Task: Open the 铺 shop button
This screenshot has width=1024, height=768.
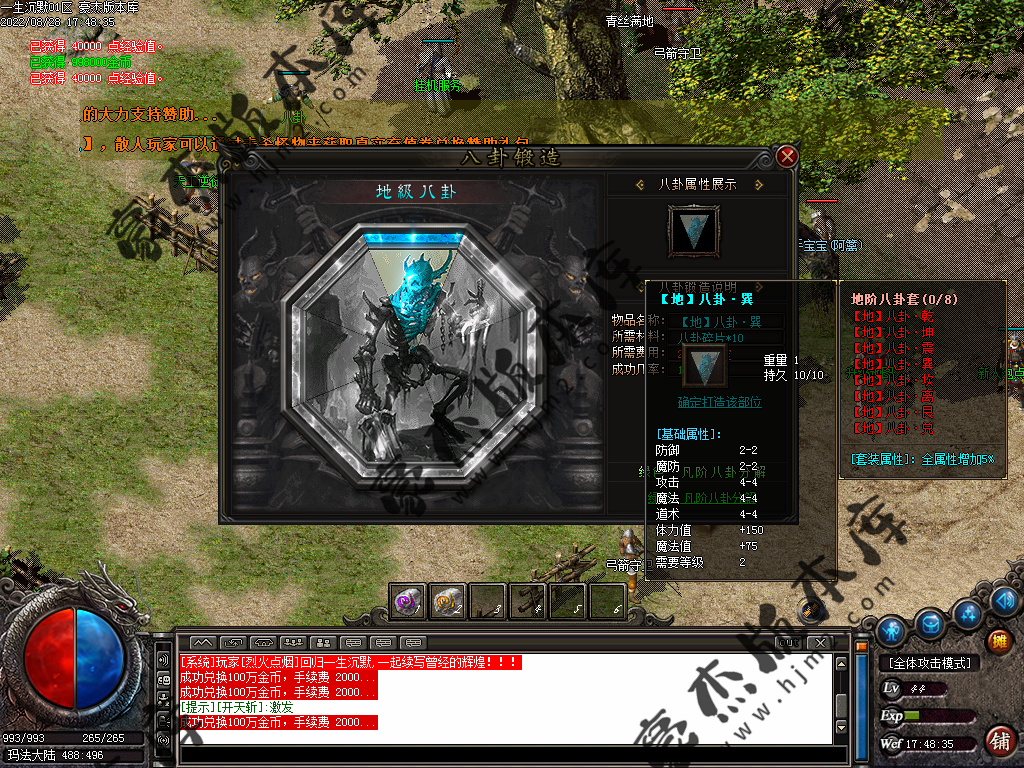Action: pyautogui.click(x=998, y=741)
